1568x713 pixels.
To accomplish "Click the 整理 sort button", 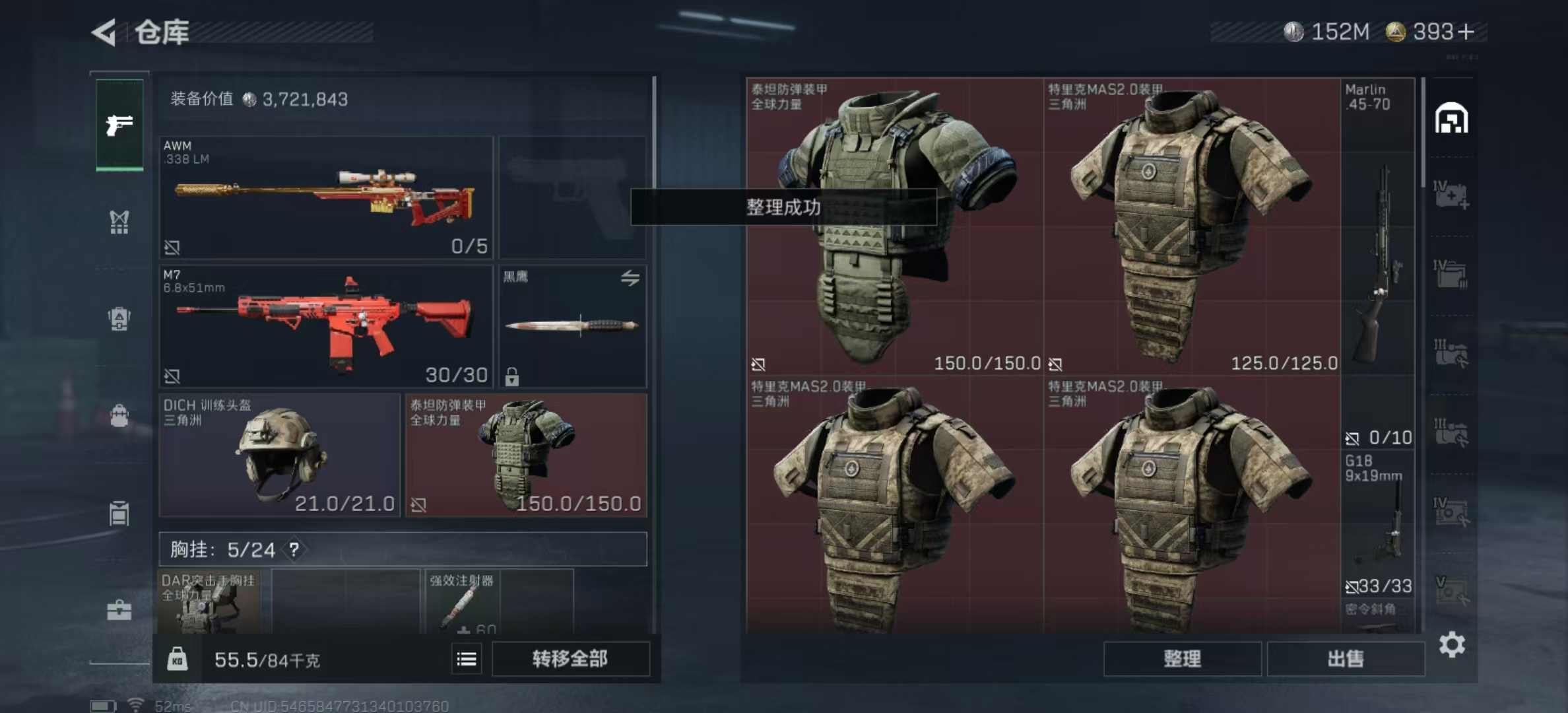I will 1182,659.
